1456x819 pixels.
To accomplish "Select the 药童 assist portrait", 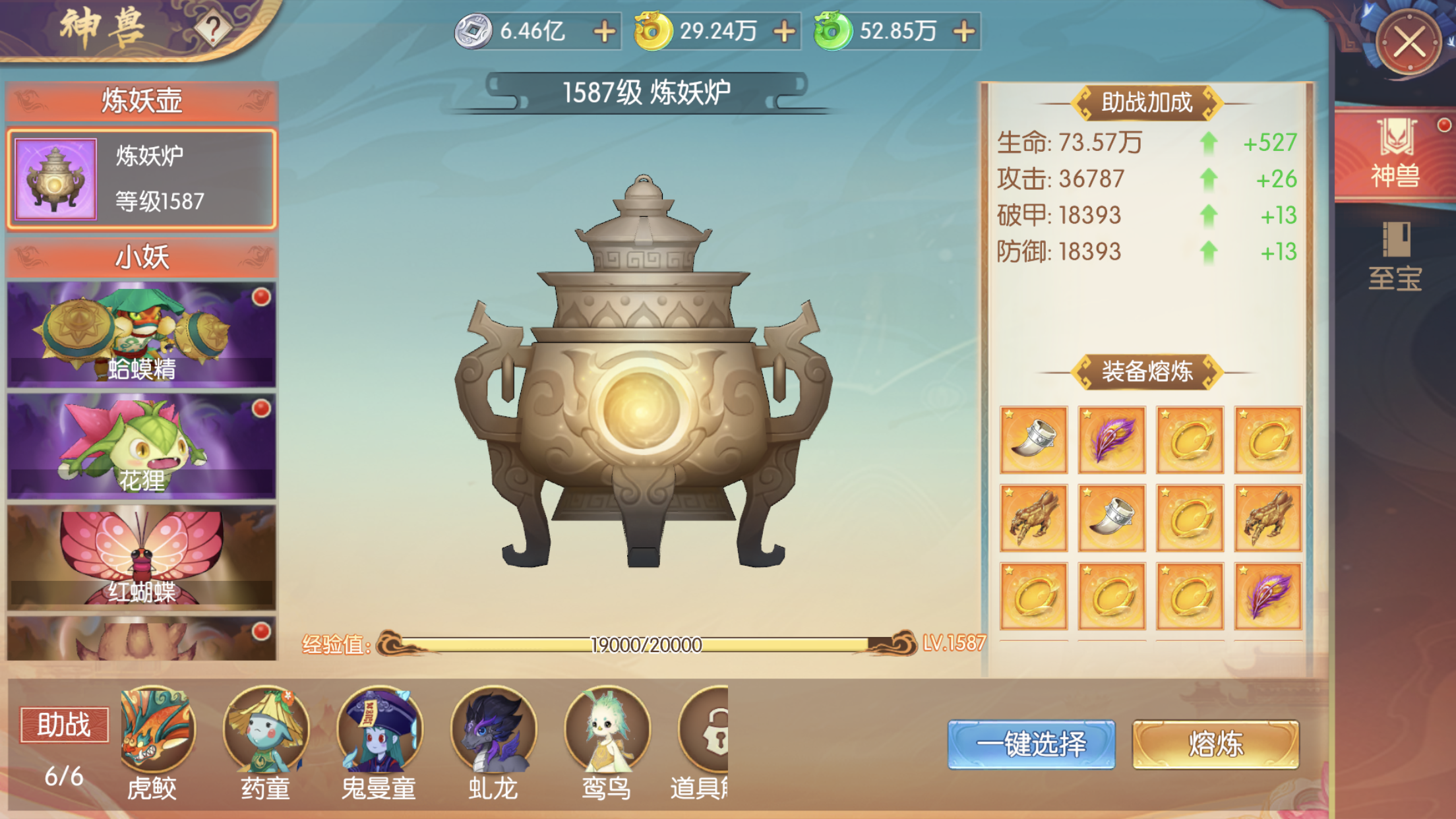I will pos(266,729).
